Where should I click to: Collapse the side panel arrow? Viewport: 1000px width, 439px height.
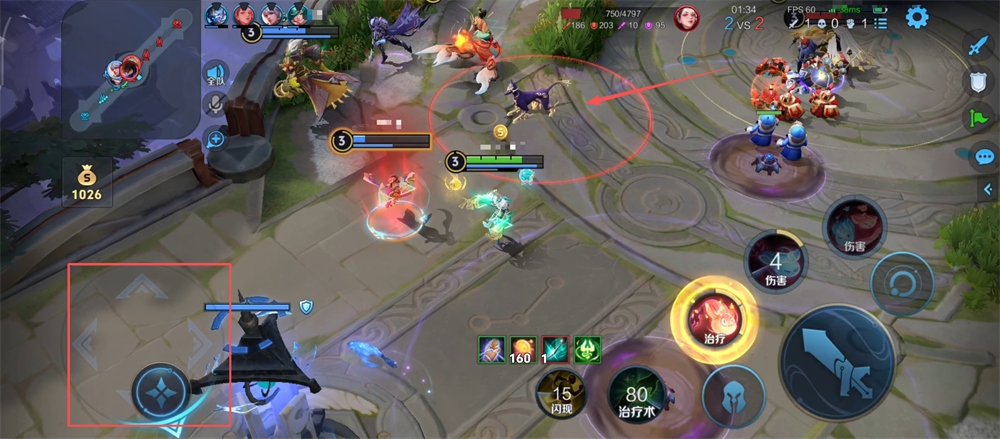tap(987, 189)
